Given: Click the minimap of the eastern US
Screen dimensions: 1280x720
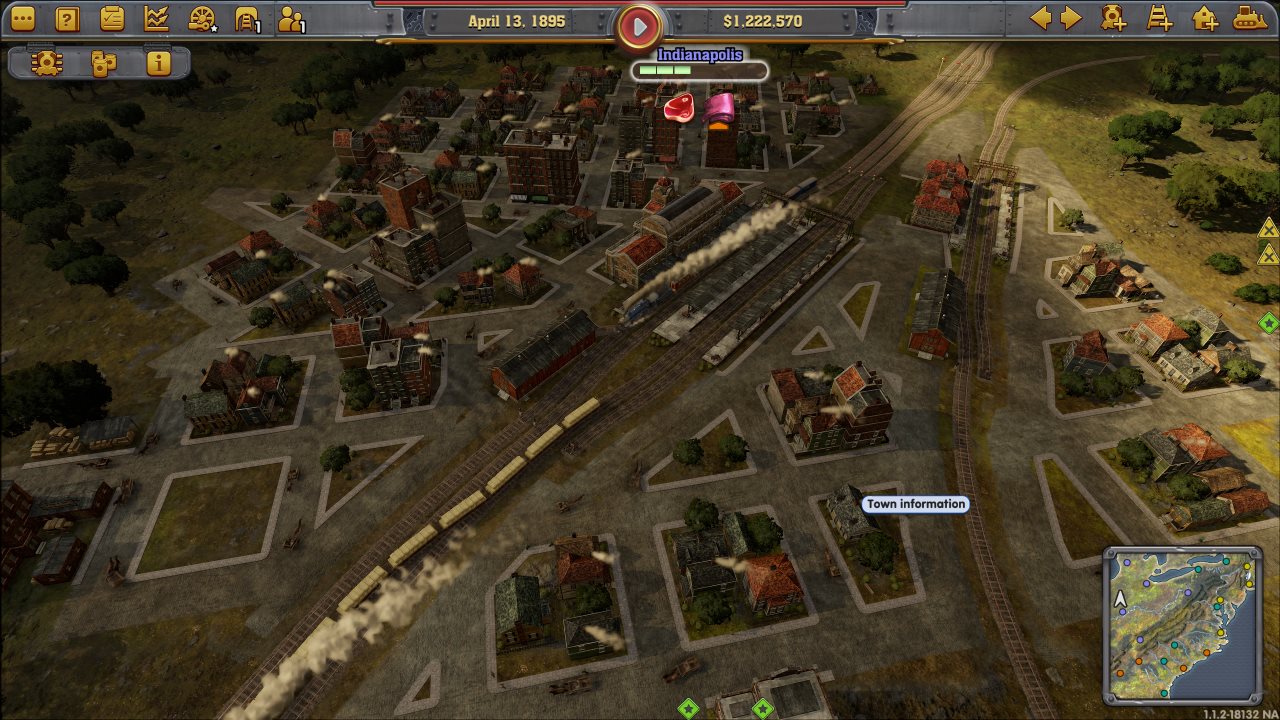Looking at the screenshot, I should pyautogui.click(x=1181, y=624).
